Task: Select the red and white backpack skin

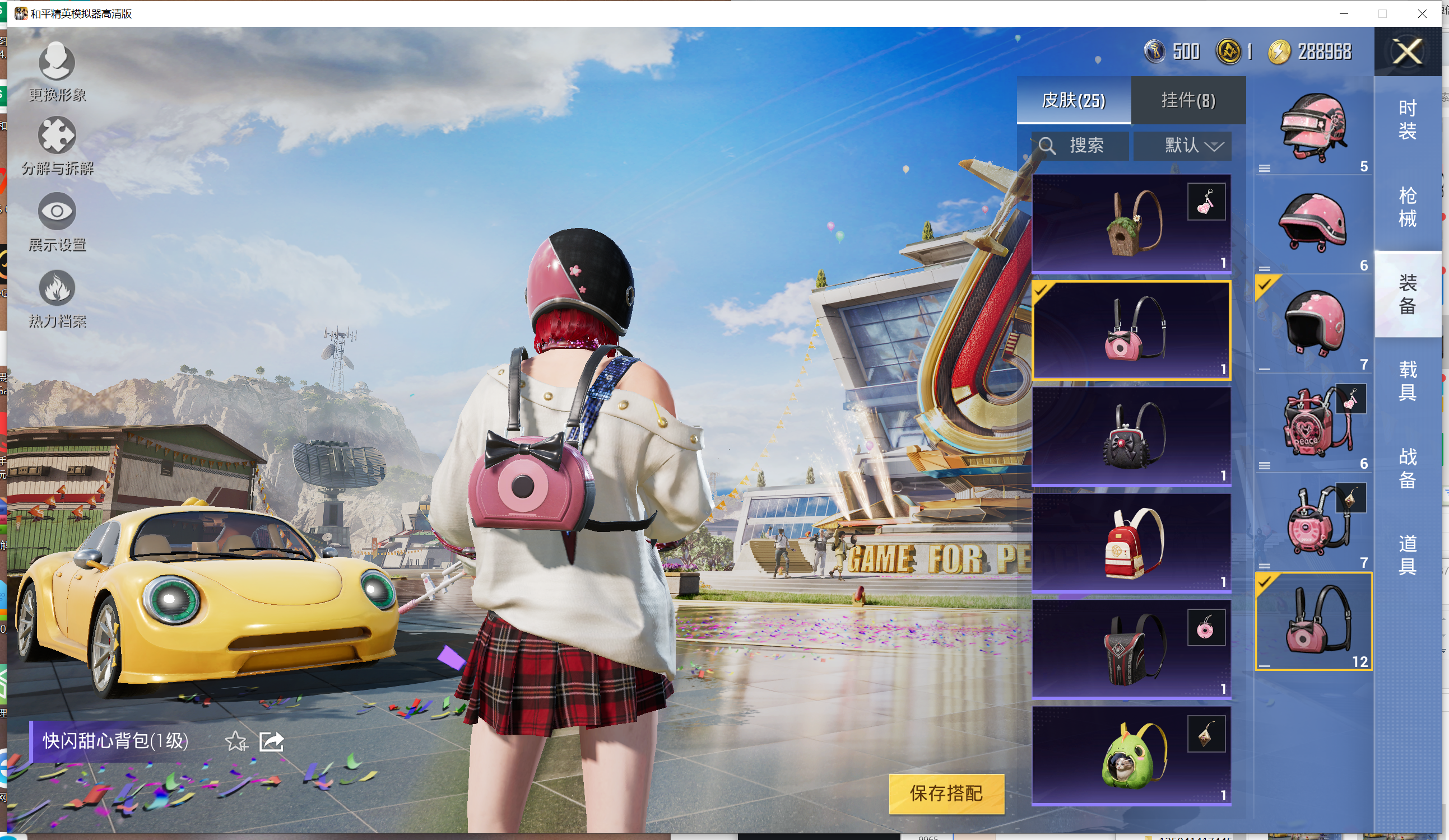Action: tap(1131, 543)
